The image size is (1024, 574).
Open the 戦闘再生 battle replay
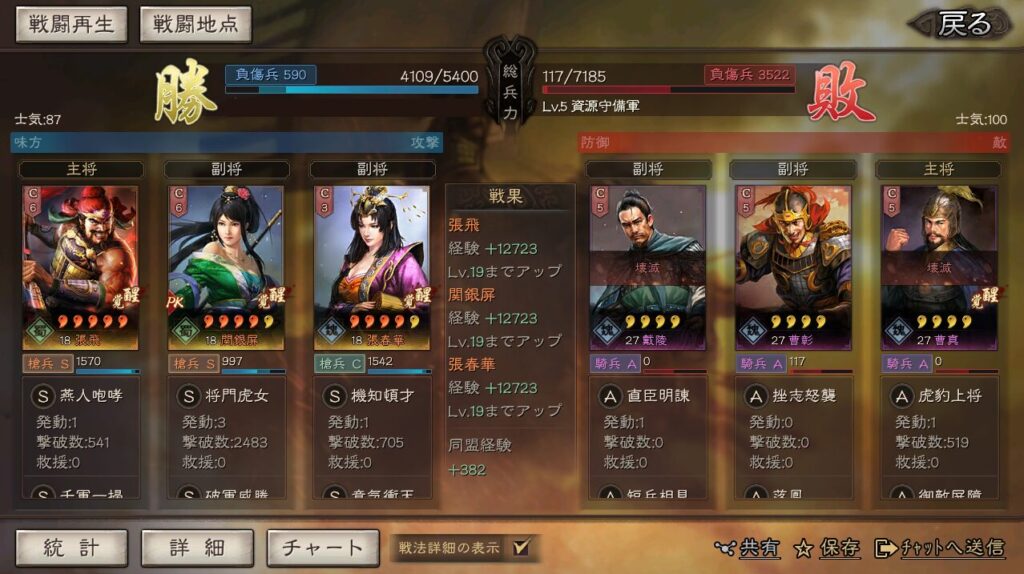click(71, 25)
